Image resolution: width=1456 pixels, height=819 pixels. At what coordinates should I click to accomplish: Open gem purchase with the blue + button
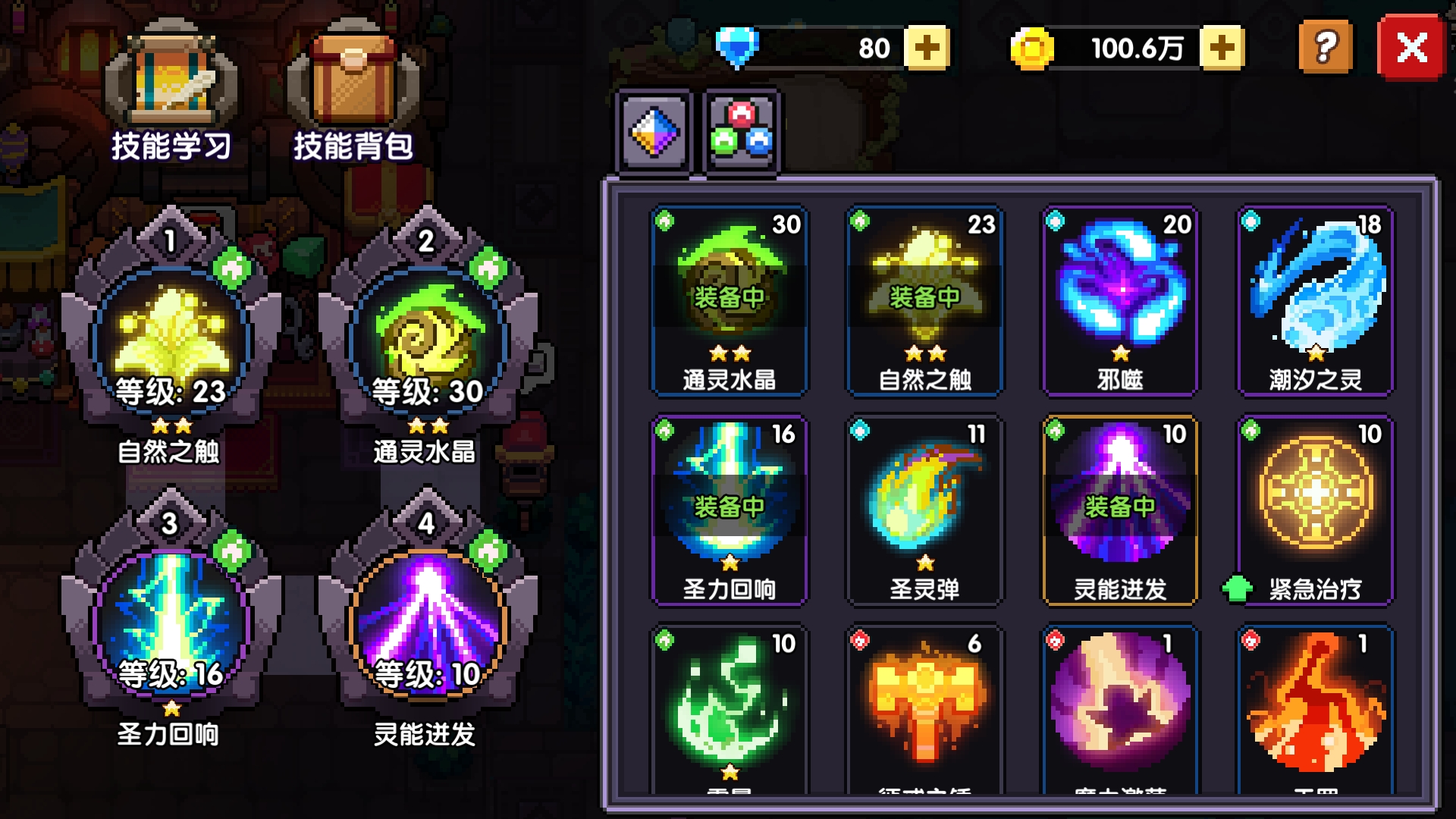point(927,47)
